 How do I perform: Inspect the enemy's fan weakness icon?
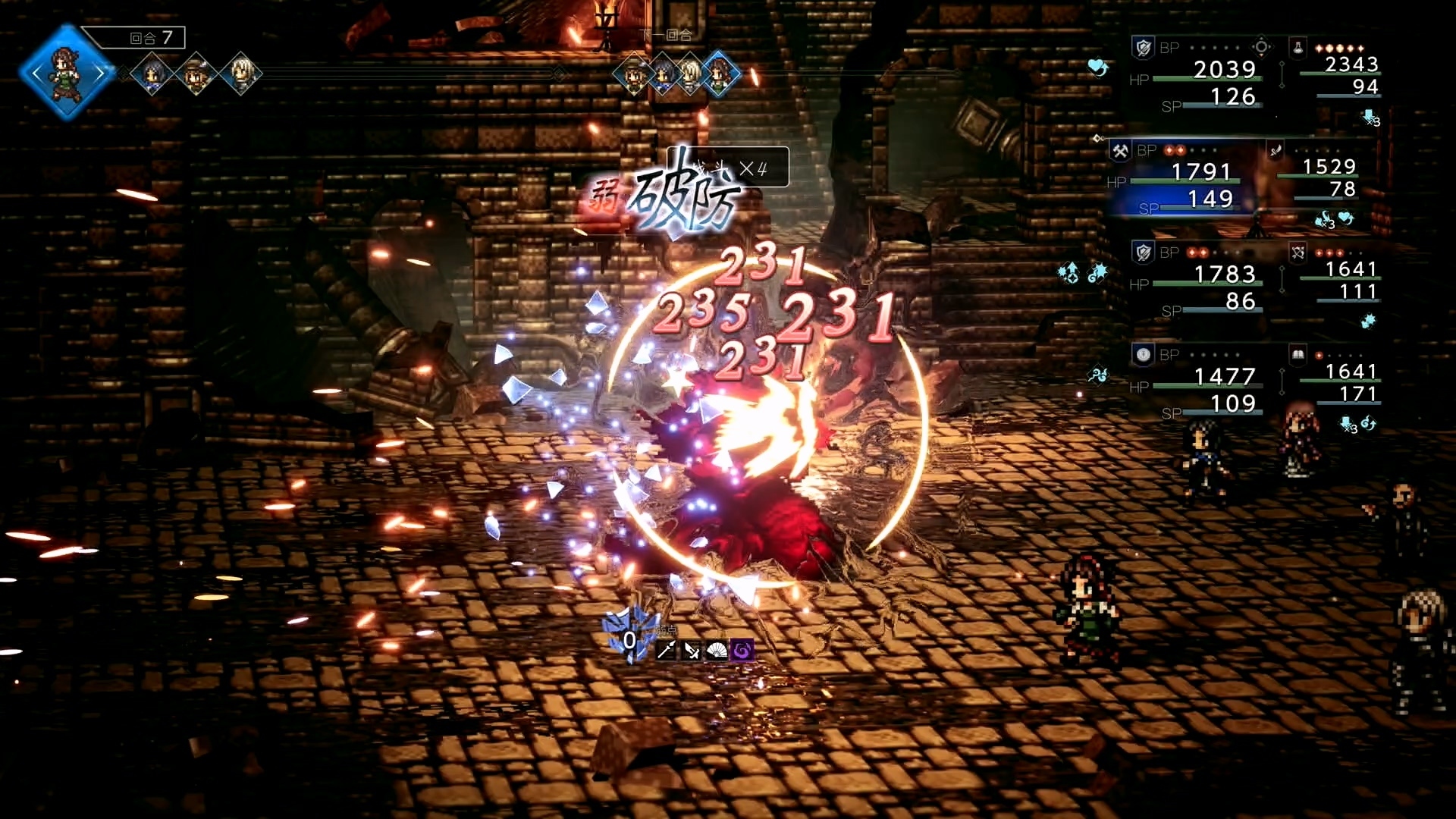click(x=717, y=650)
